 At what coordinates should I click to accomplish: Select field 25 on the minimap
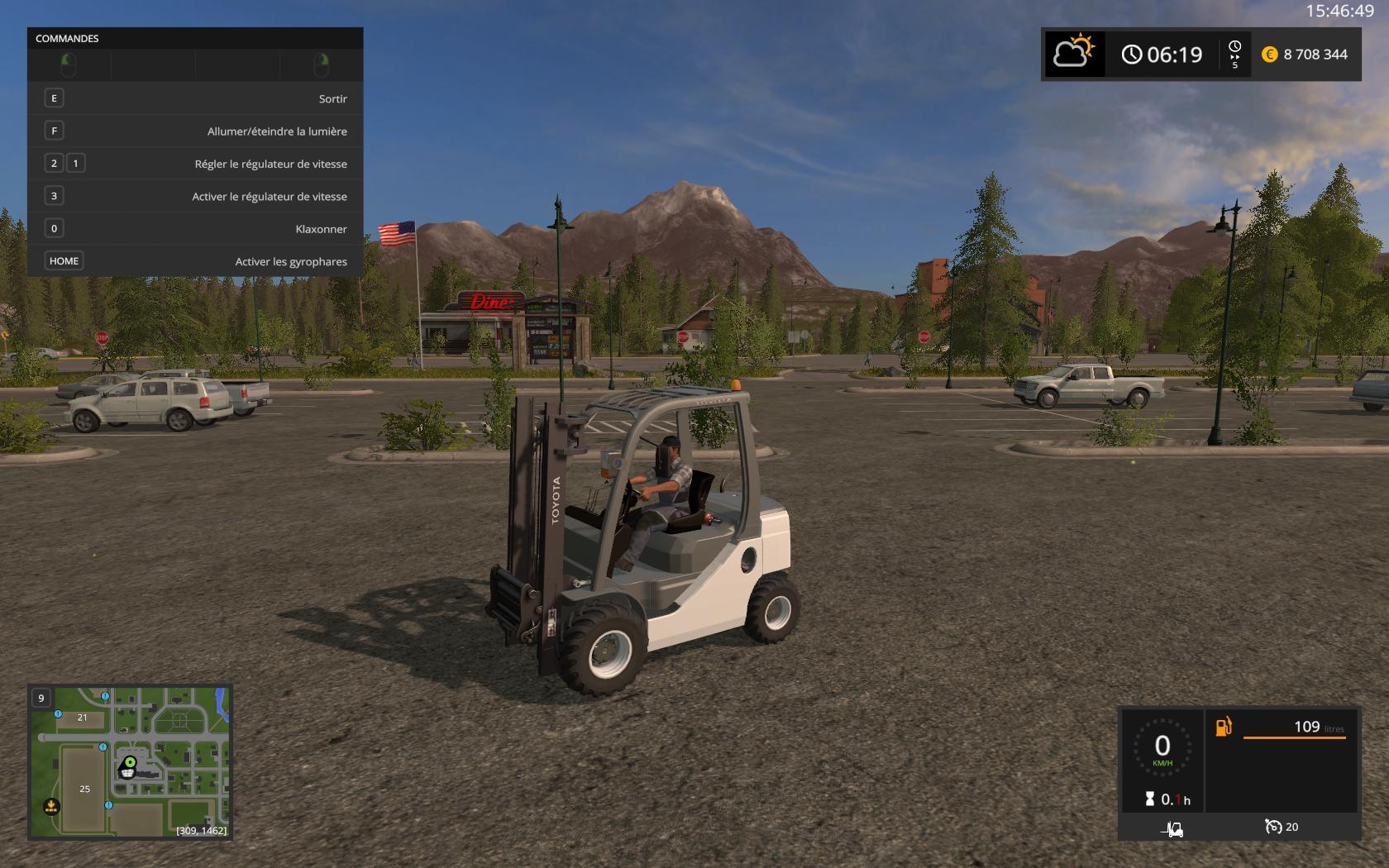point(84,789)
